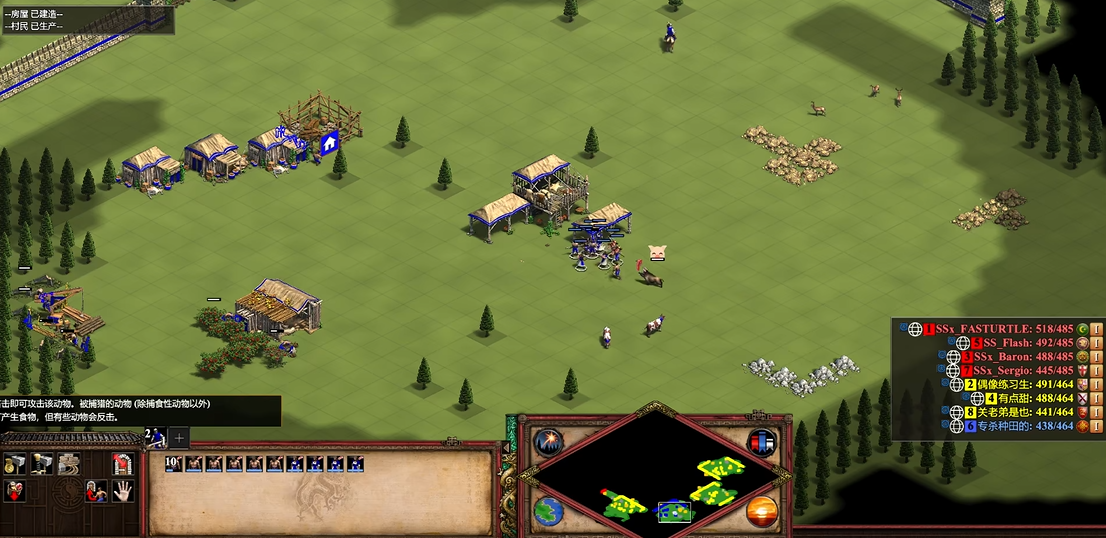Add a new control group with plus button
The image size is (1106, 538).
pyautogui.click(x=179, y=437)
